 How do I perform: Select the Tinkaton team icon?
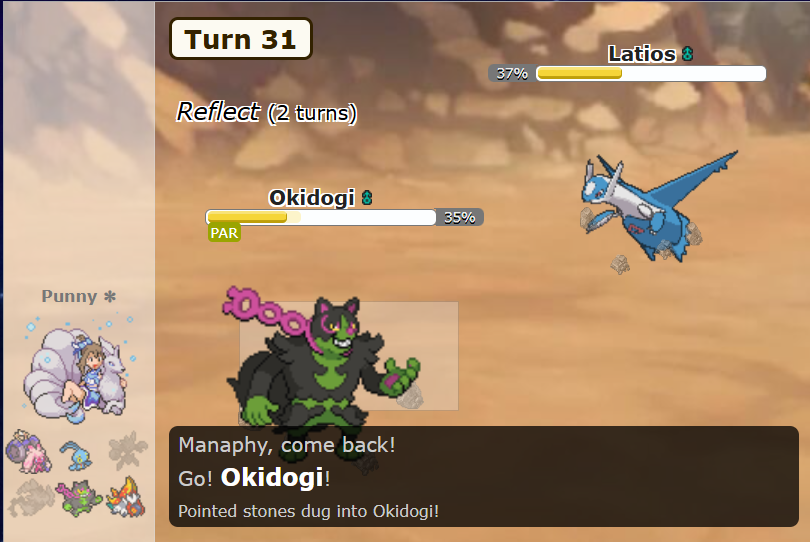click(27, 452)
